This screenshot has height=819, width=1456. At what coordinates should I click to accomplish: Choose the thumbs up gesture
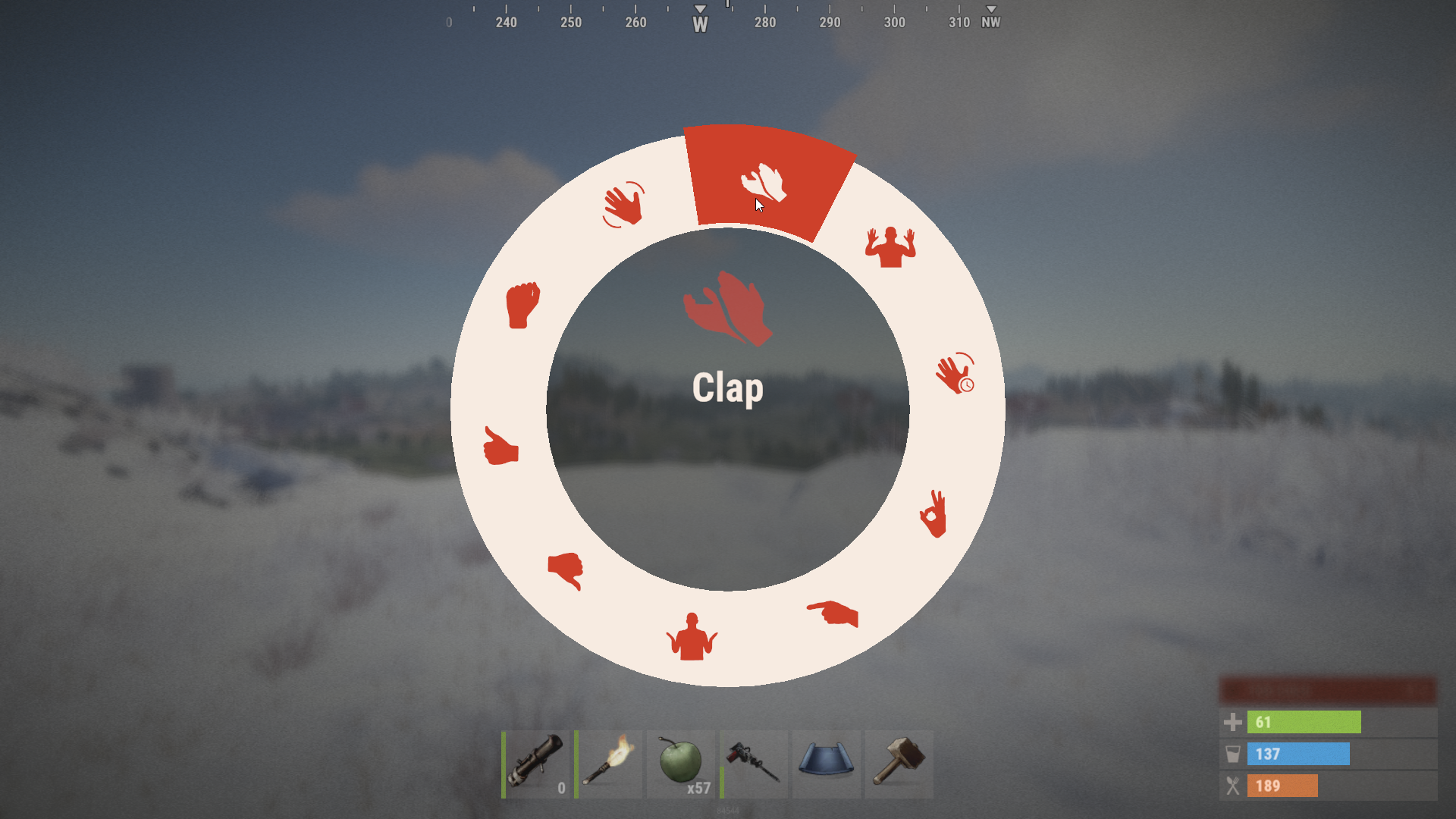coord(500,446)
